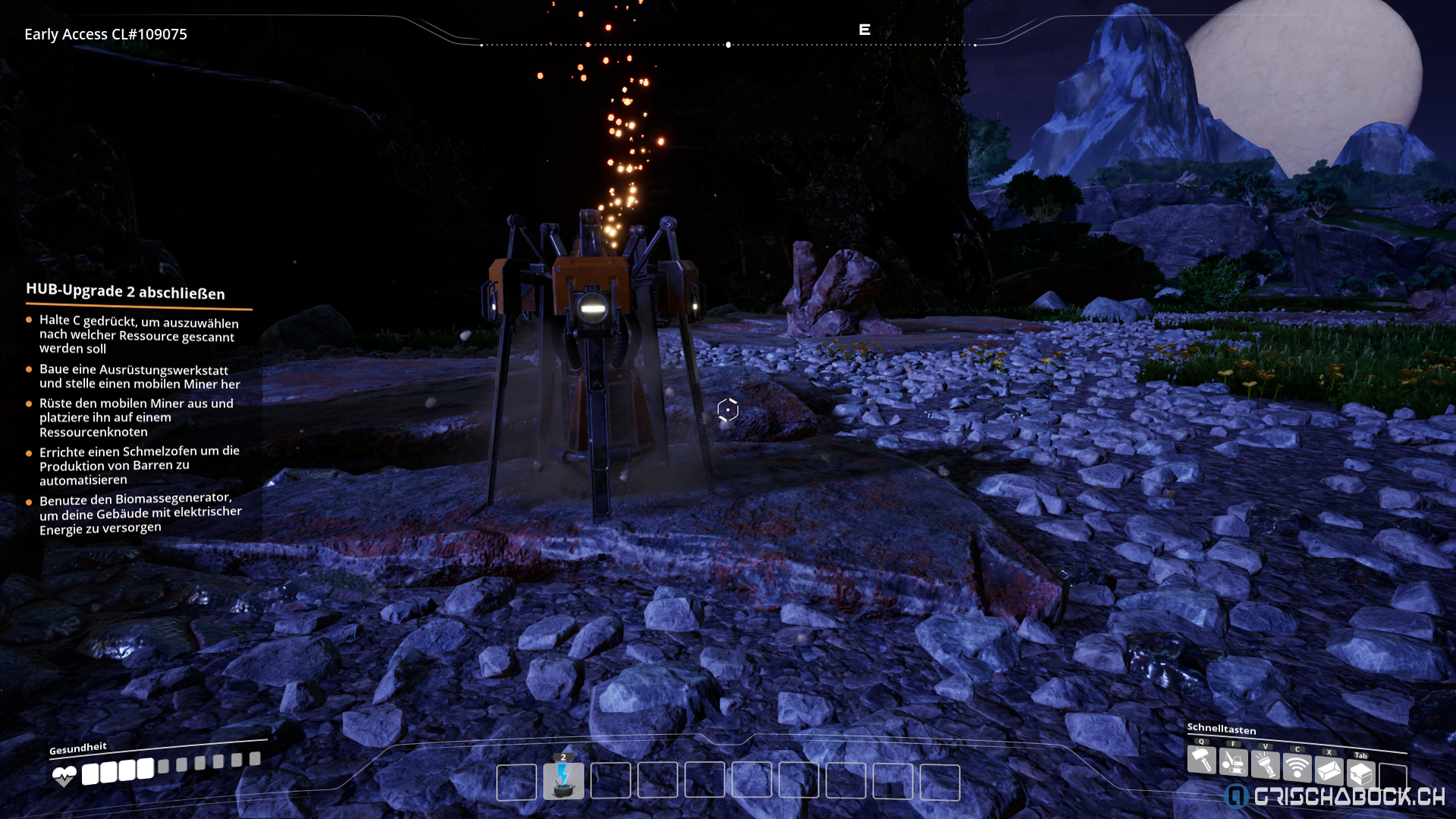
Task: Open the build menu hammer icon
Action: click(x=1201, y=759)
